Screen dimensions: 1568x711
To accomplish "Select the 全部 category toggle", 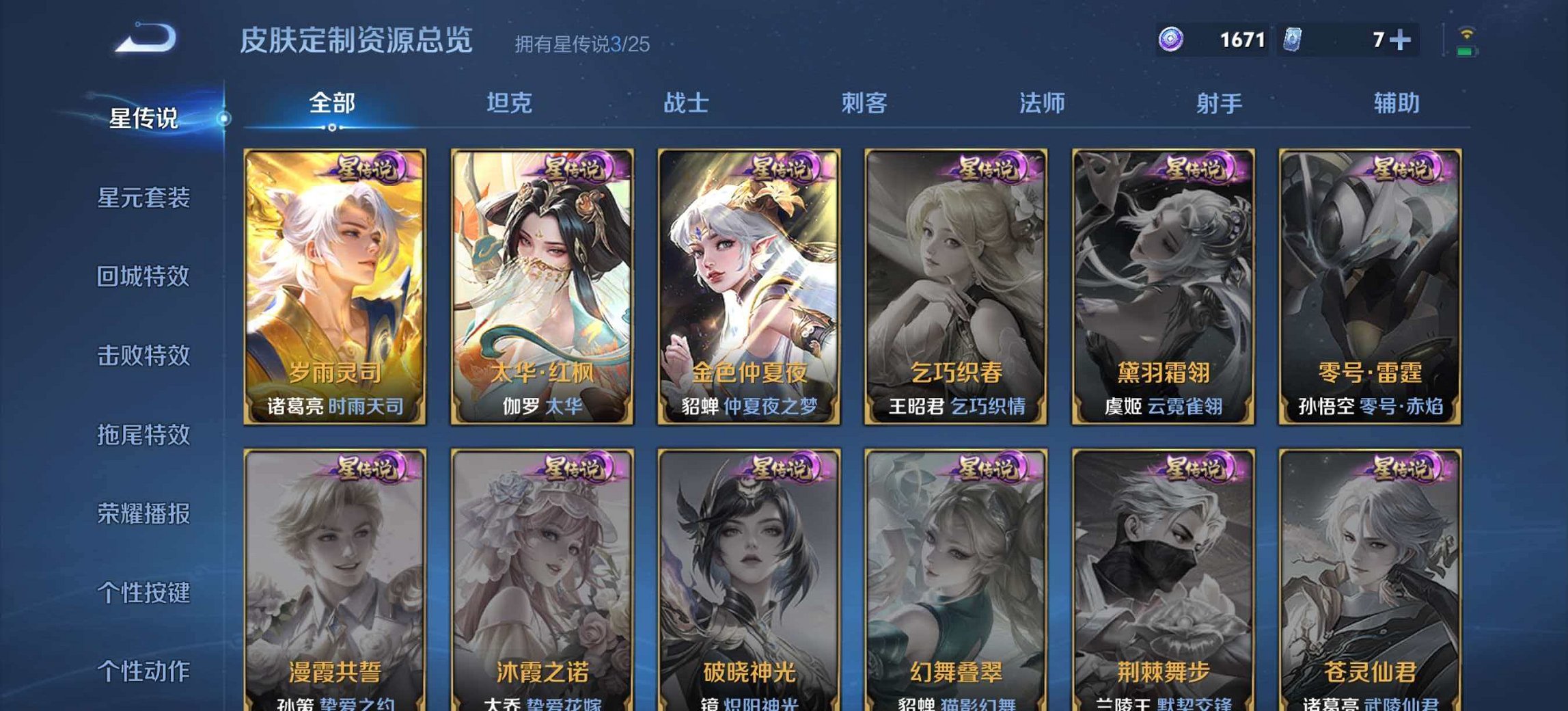I will tap(331, 103).
